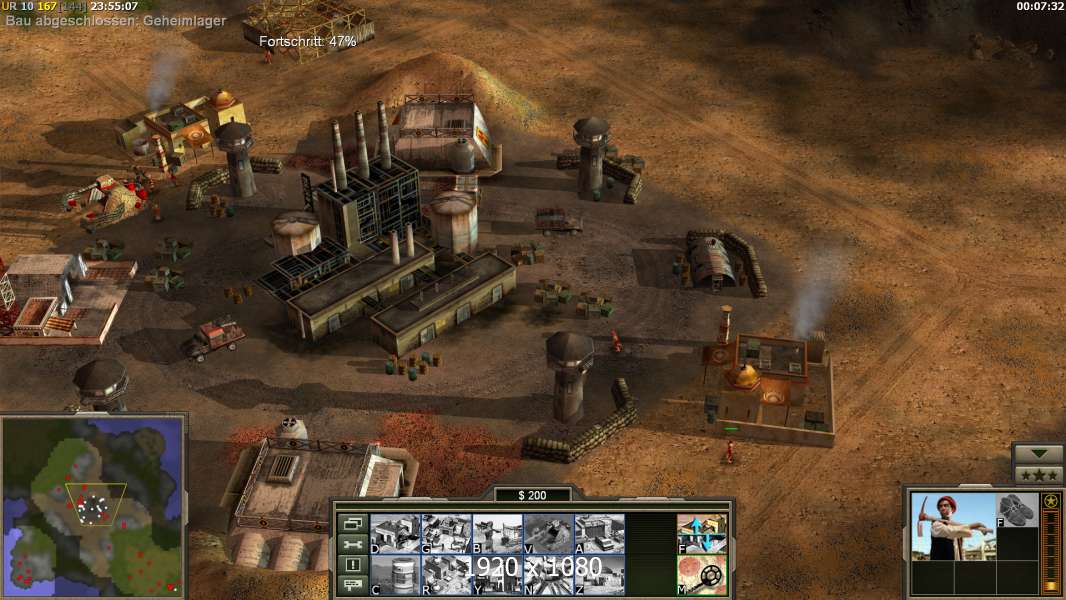Click the wrench sidebar button

[x=352, y=544]
